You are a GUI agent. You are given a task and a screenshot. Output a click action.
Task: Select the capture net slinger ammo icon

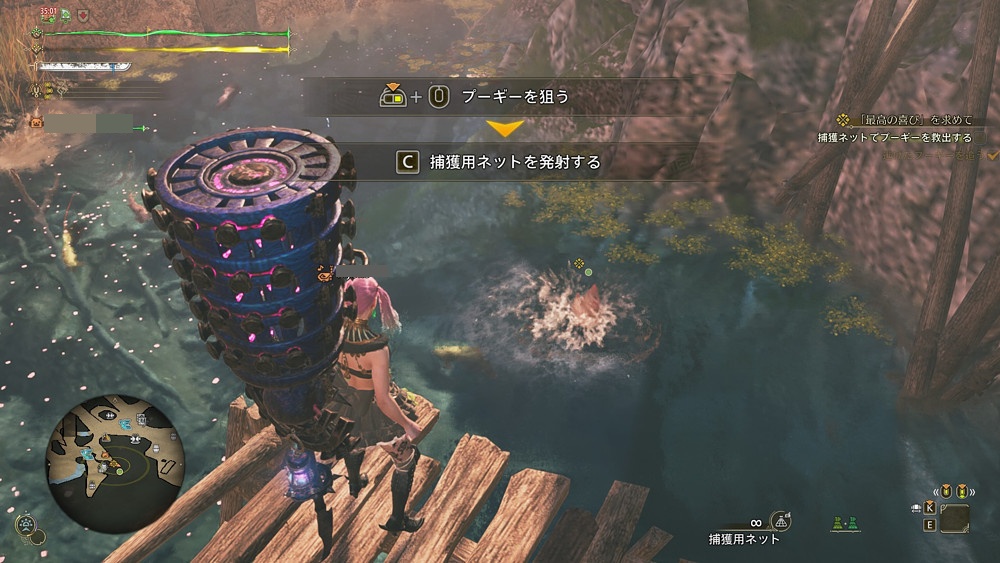[782, 520]
